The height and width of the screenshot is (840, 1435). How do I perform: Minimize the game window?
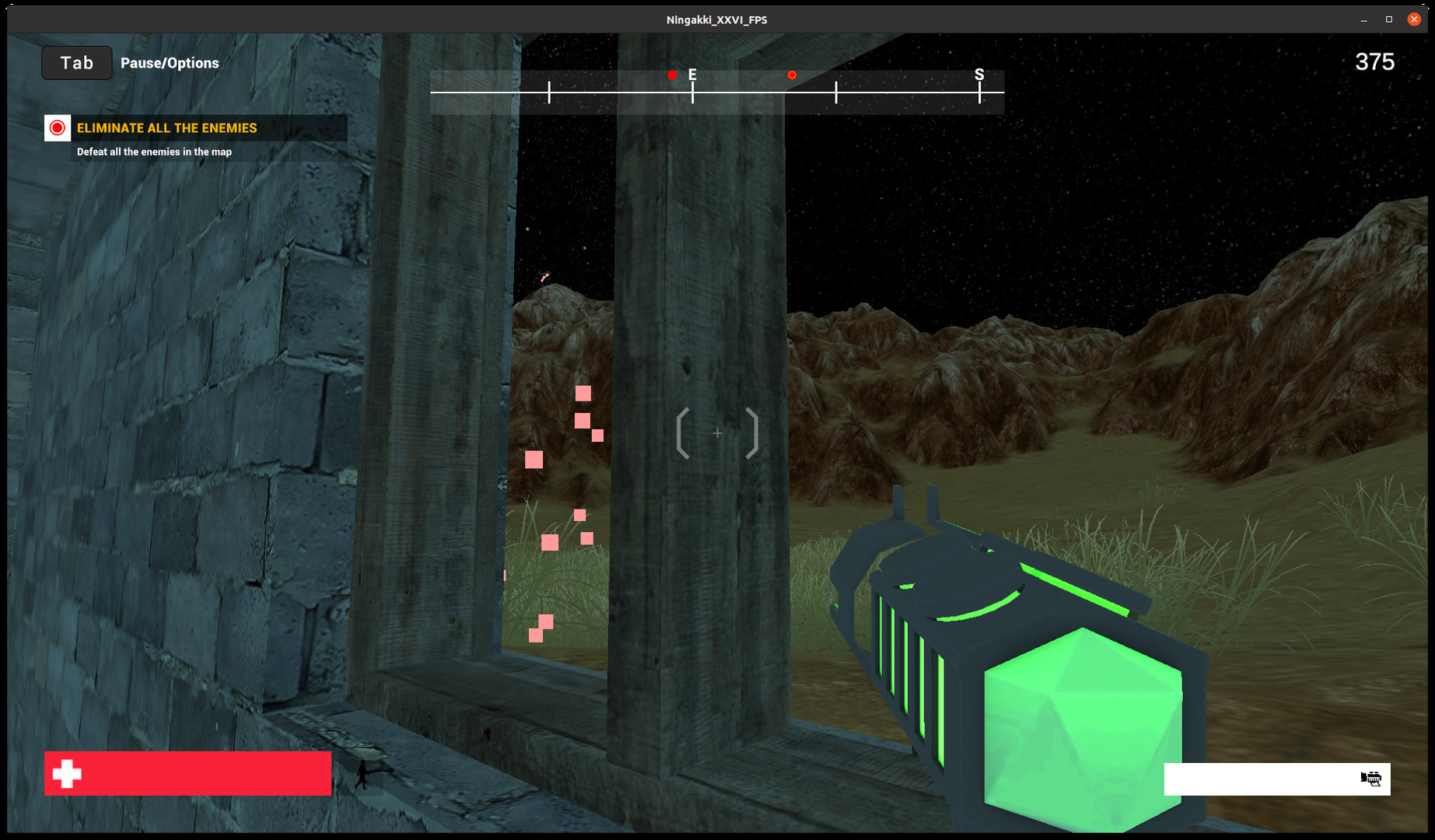tap(1363, 19)
